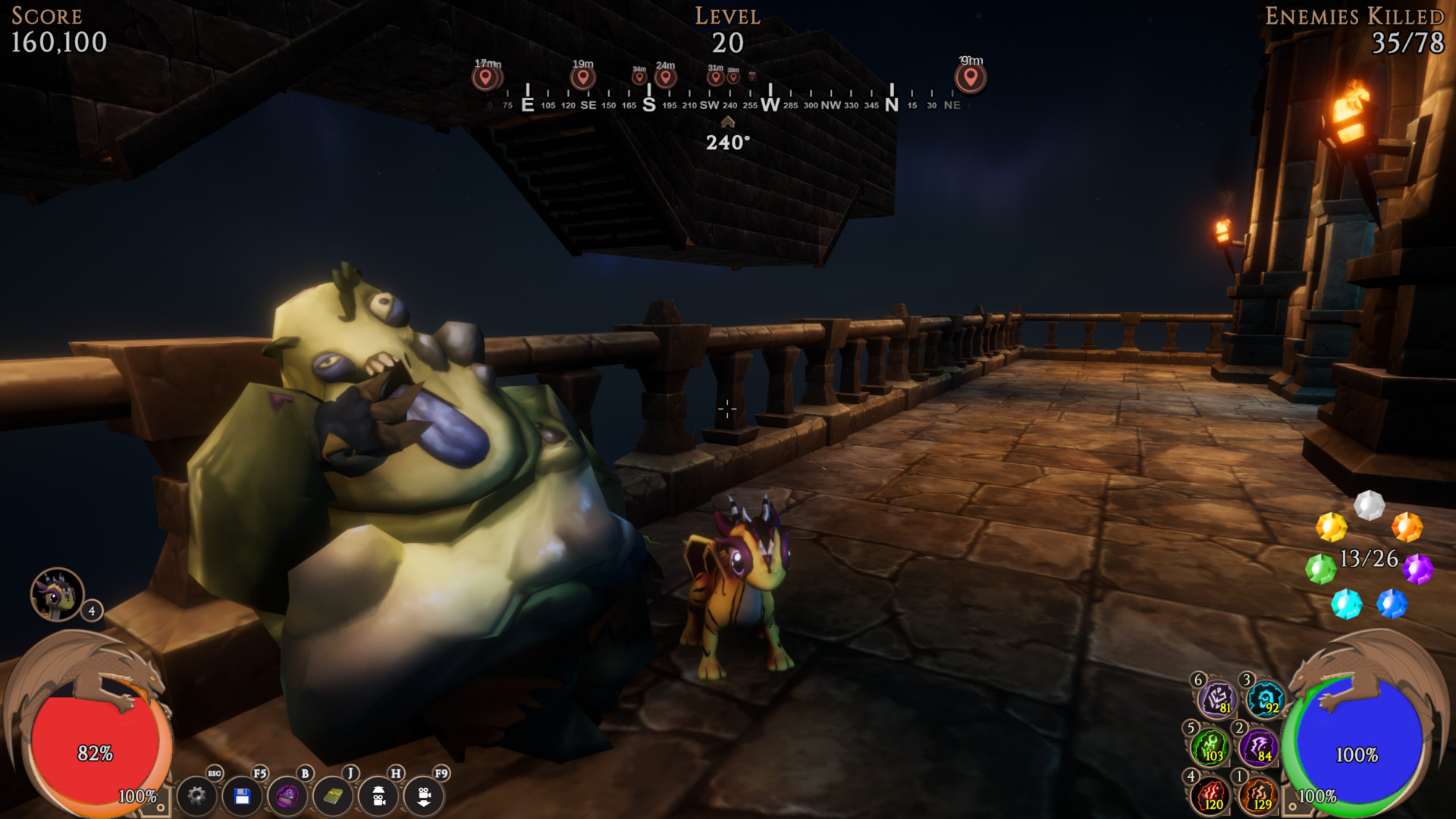This screenshot has height=819, width=1456.
Task: Activate photo mode with the H camera icon
Action: point(379,799)
